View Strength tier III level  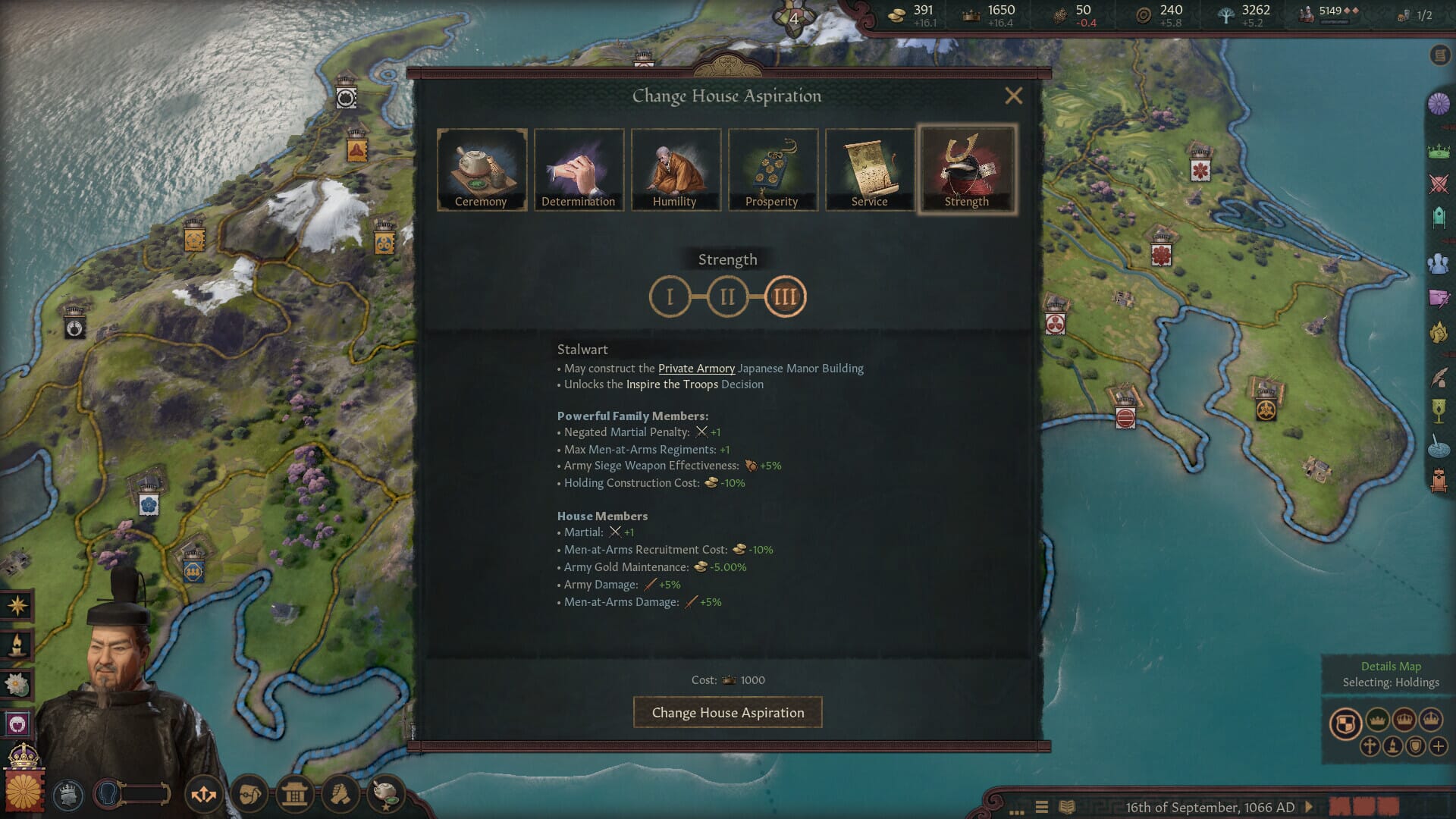pos(785,297)
